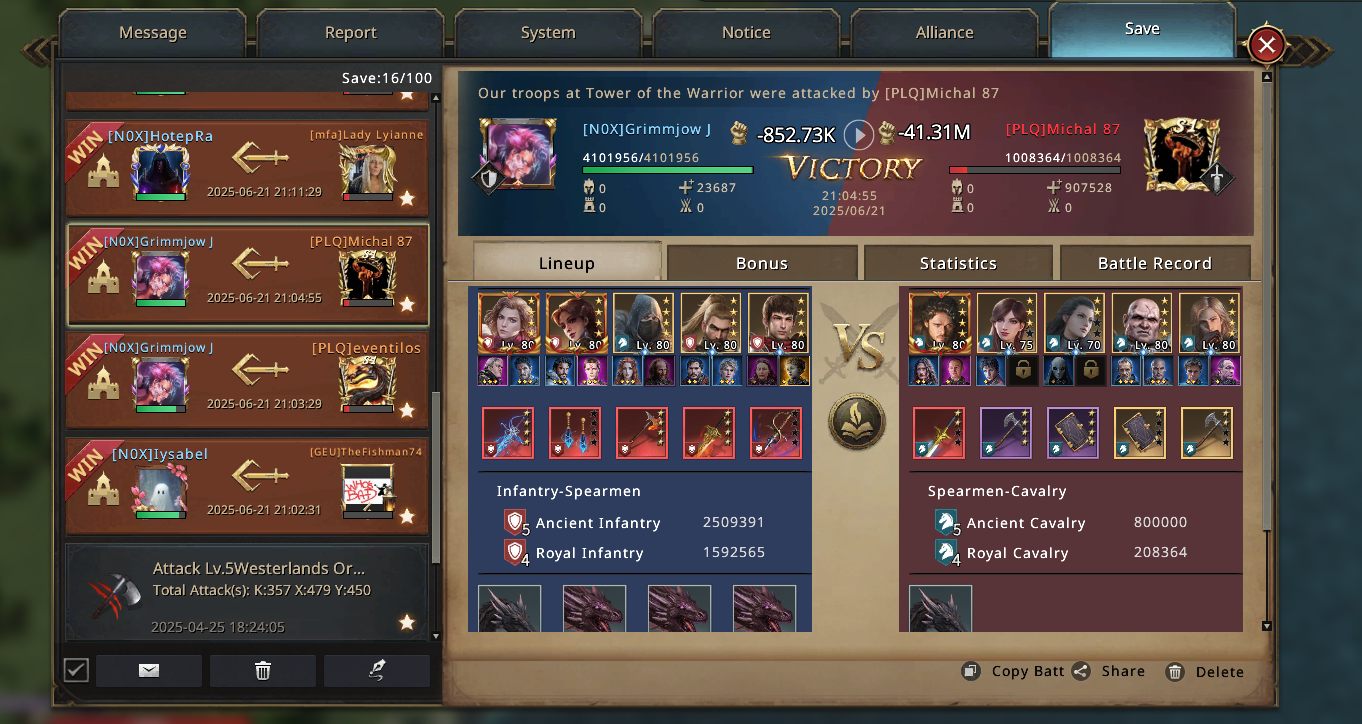
Task: Click the trash can button below list
Action: pos(263,671)
